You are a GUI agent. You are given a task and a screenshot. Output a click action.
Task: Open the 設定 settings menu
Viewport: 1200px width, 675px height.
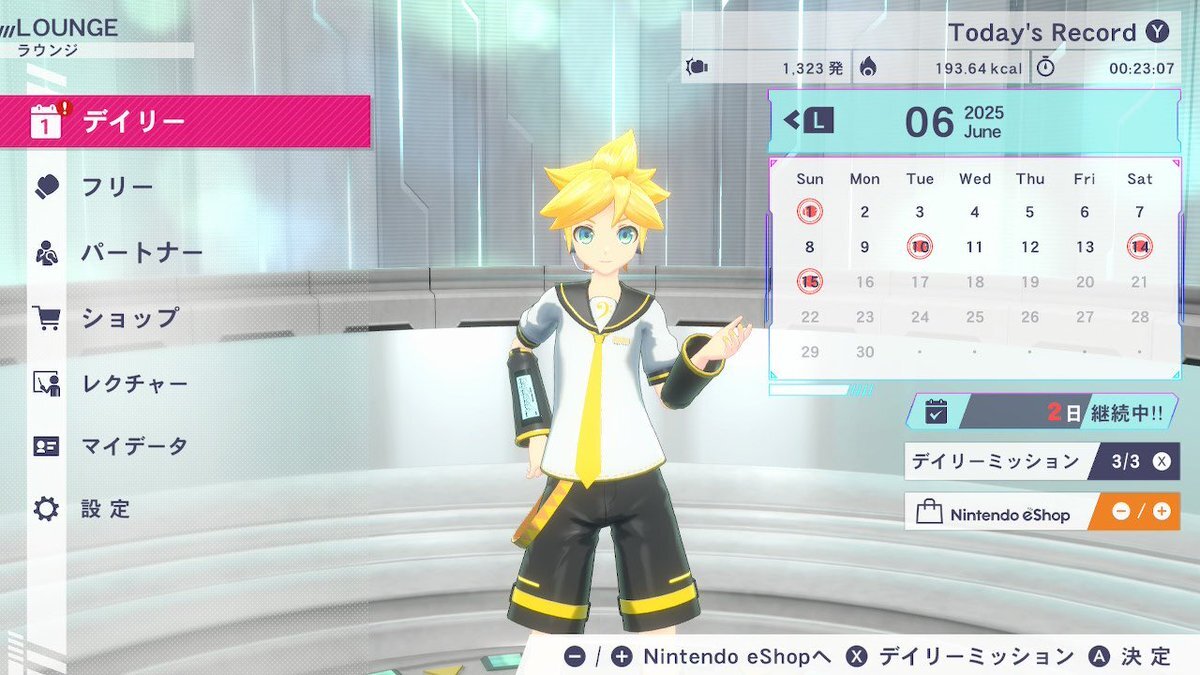tap(106, 509)
